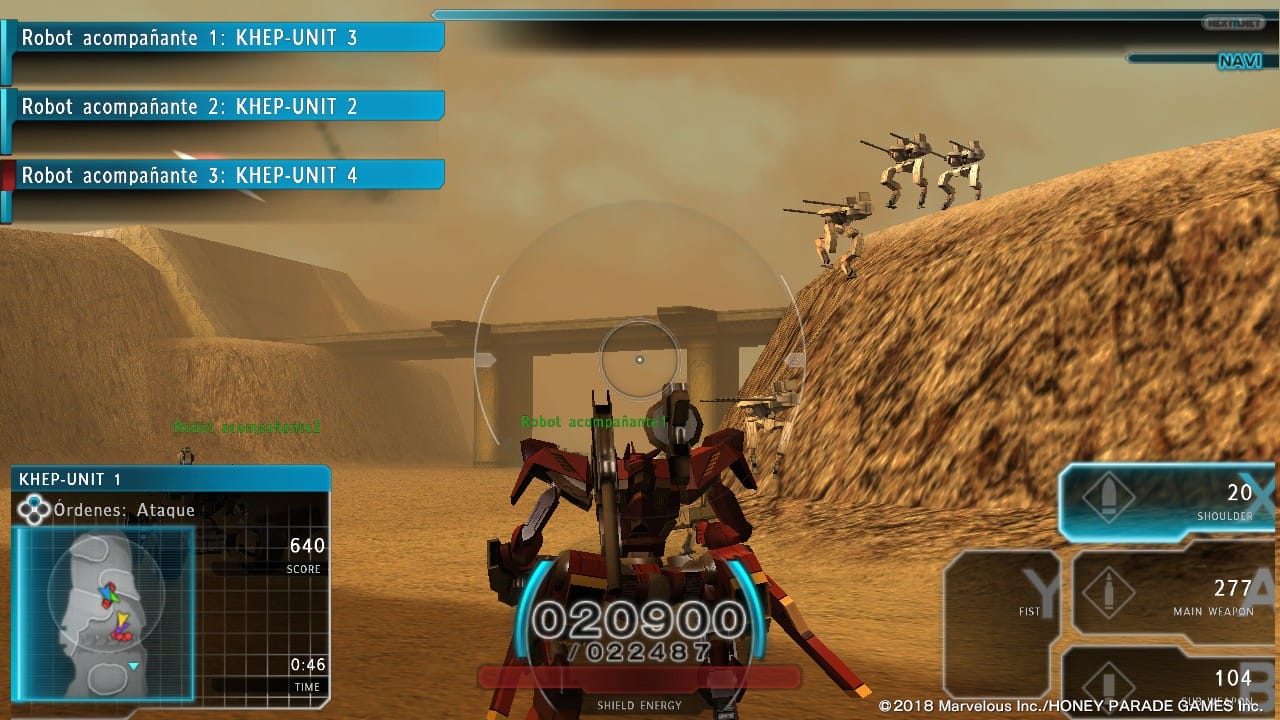Click the blue teammate arrow on minimap
This screenshot has height=720, width=1280.
click(107, 593)
